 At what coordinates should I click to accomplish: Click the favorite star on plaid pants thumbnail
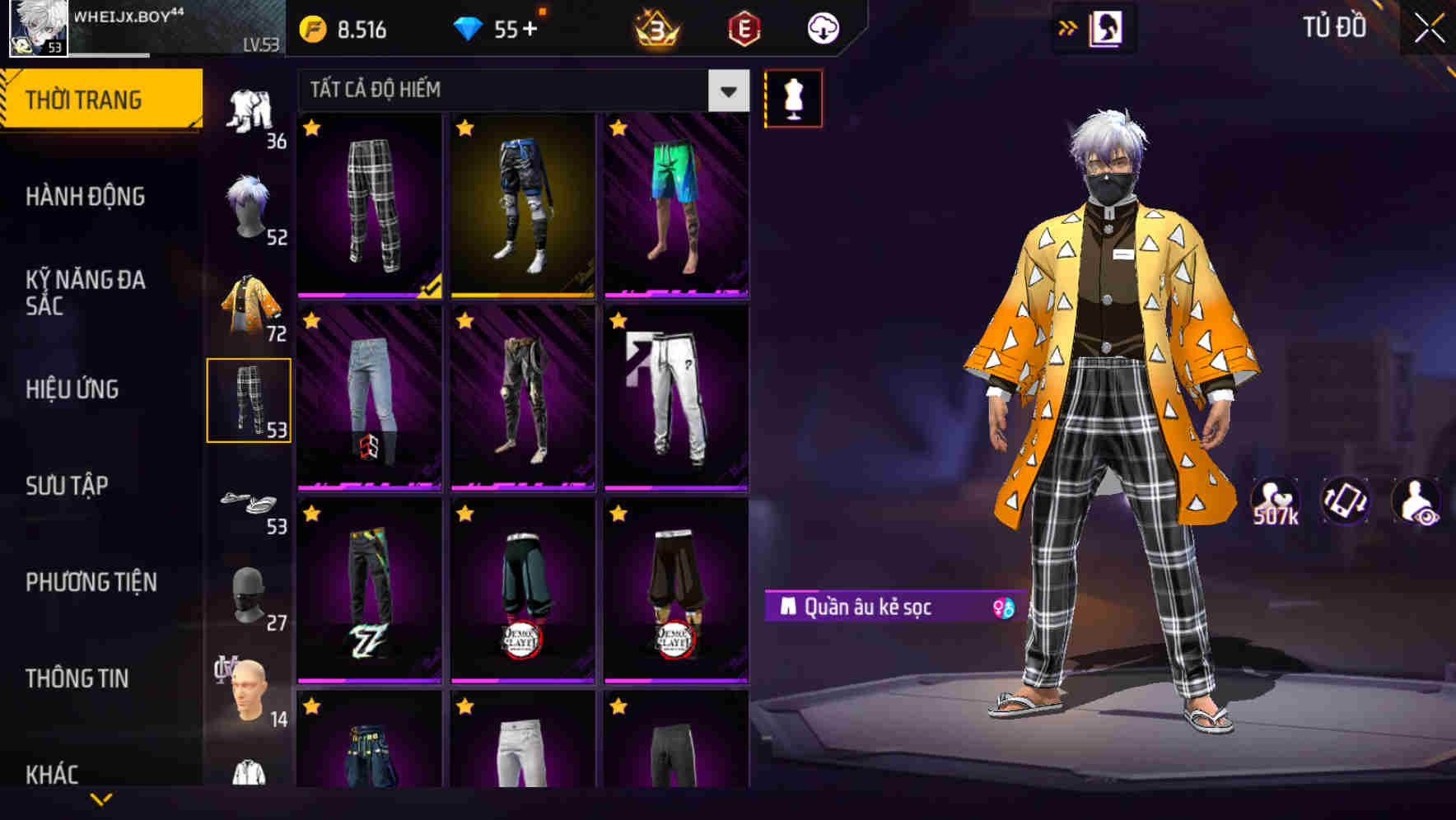pos(311,130)
